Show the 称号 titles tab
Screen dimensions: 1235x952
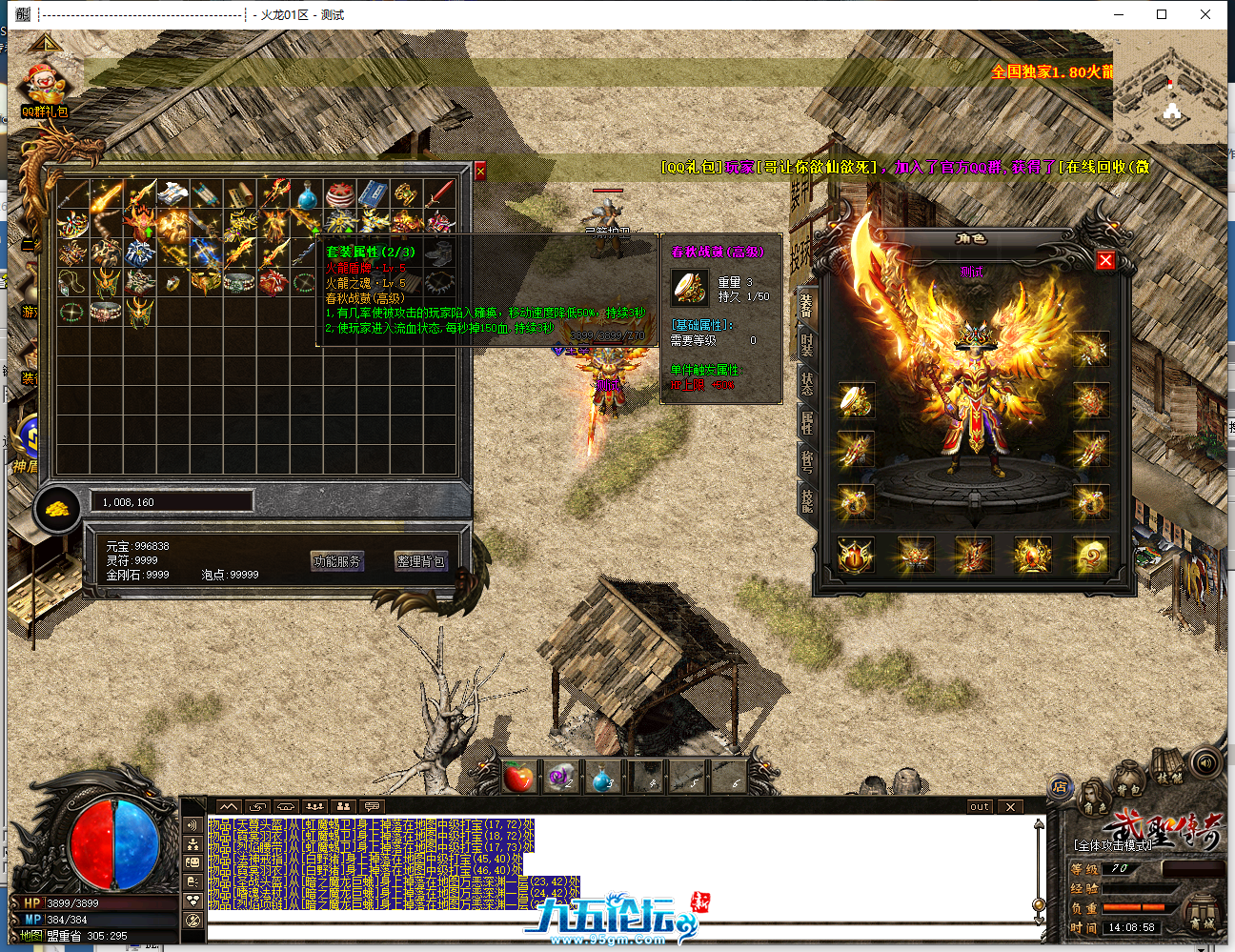point(807,462)
